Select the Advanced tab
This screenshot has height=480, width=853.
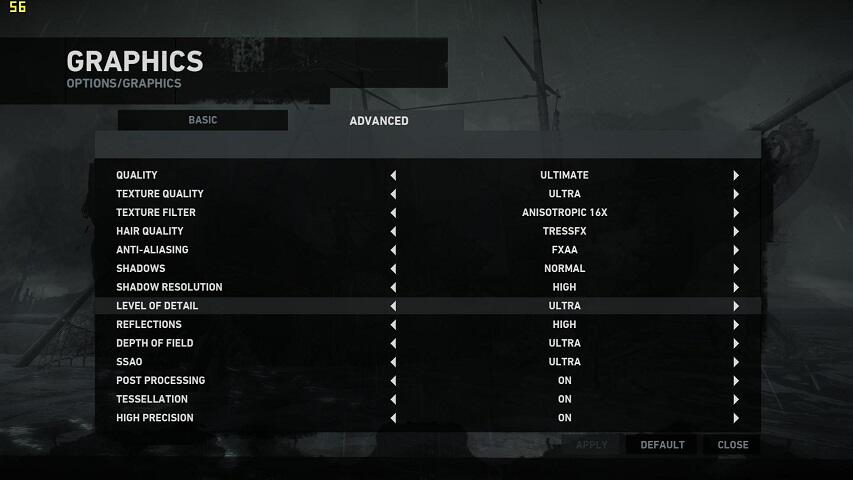(379, 121)
